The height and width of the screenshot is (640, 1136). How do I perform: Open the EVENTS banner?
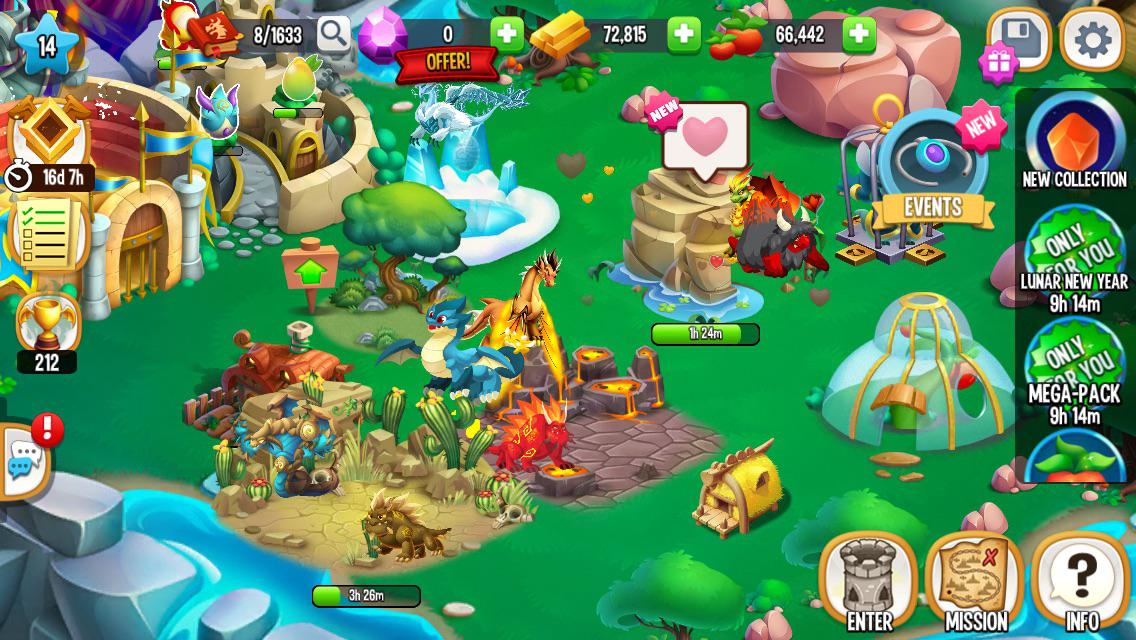click(x=932, y=208)
